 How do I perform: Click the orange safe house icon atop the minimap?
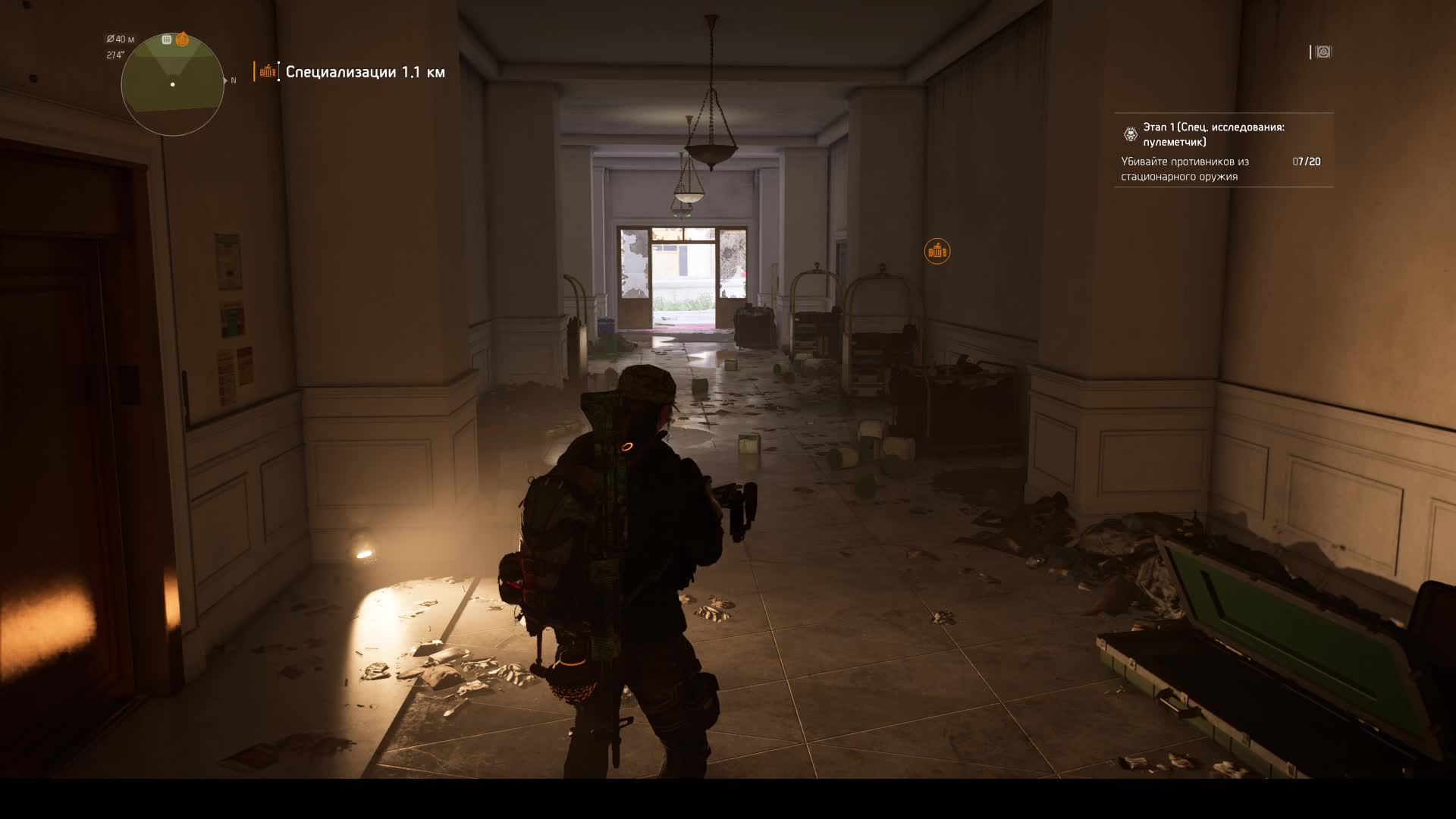[x=182, y=39]
